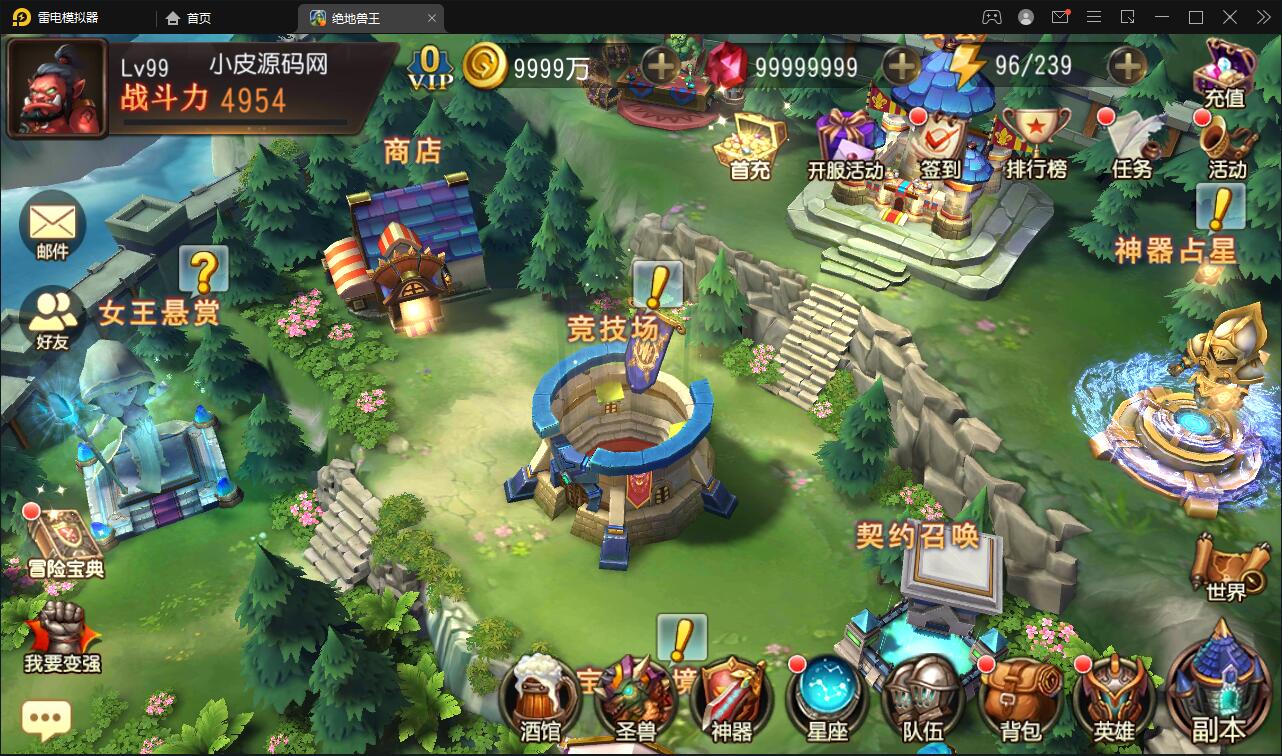The image size is (1282, 756).
Task: Open the 冒险宝典 adventure guide book
Action: click(63, 540)
